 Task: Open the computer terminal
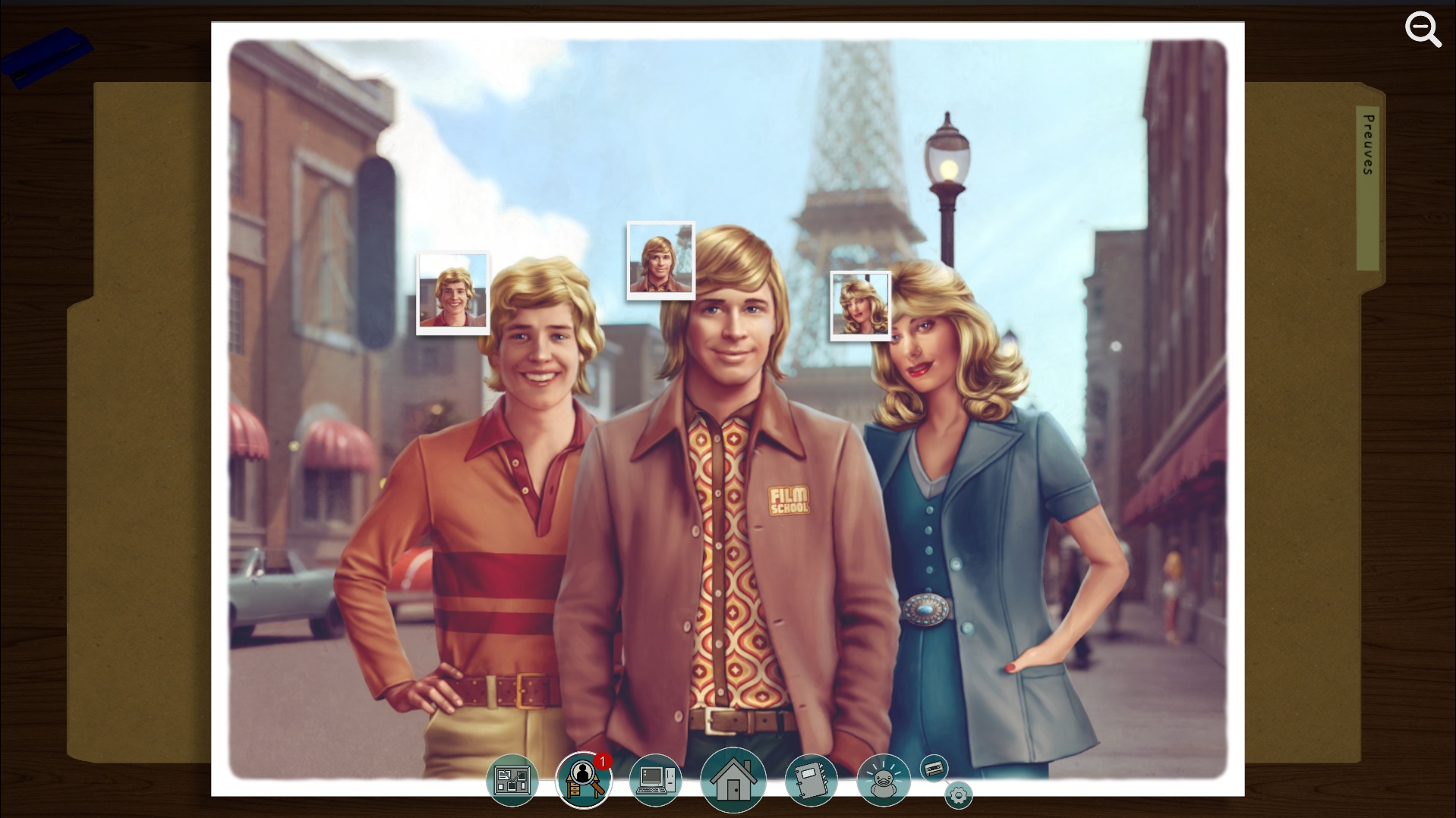(655, 780)
